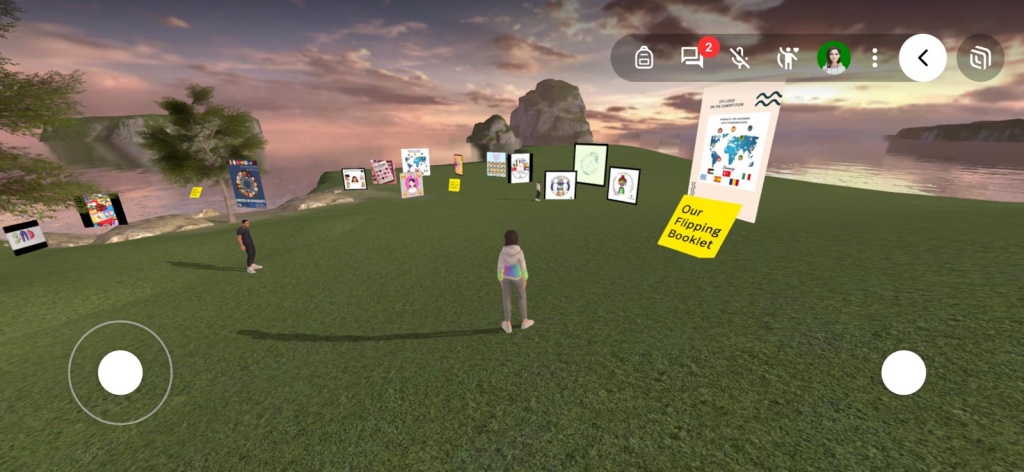The image size is (1024, 472).
Task: Open chat with two unread messages
Action: tap(692, 58)
